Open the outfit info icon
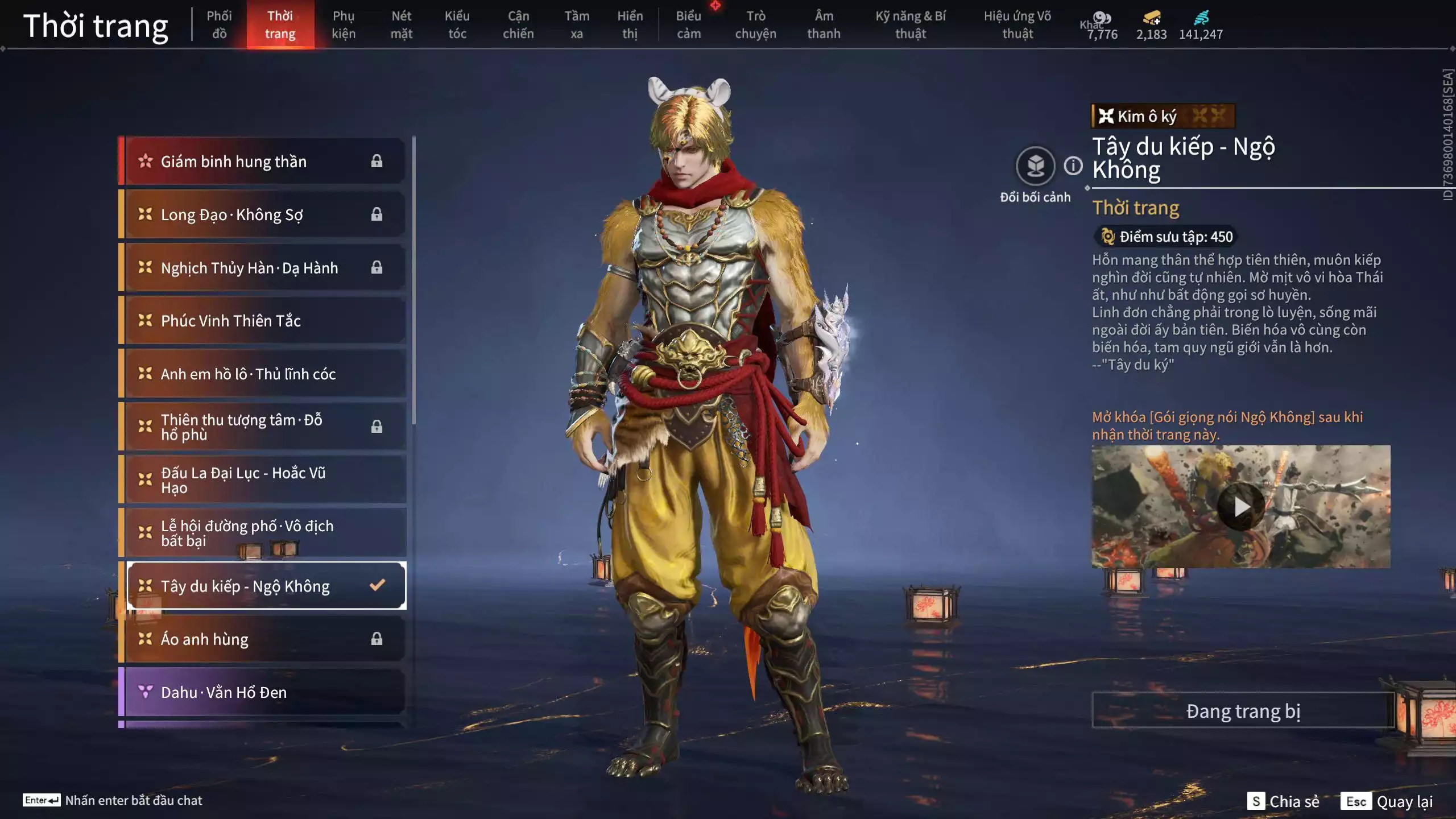The height and width of the screenshot is (819, 1456). (x=1073, y=166)
